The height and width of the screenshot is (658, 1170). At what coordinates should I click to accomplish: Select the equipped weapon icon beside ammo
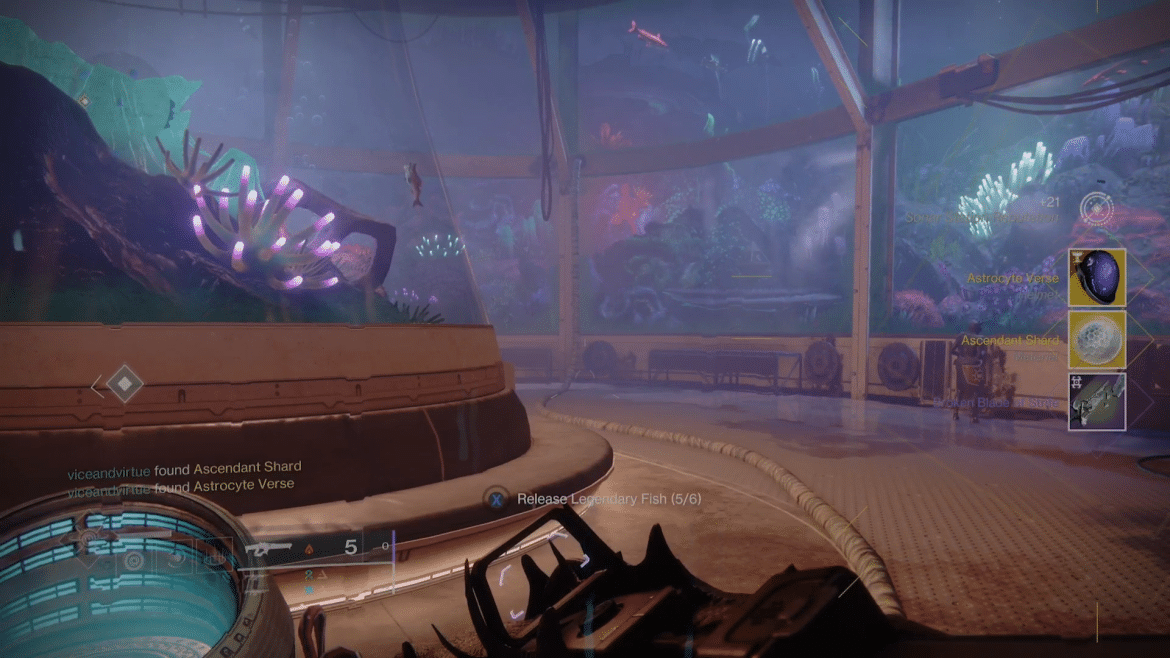tap(269, 547)
